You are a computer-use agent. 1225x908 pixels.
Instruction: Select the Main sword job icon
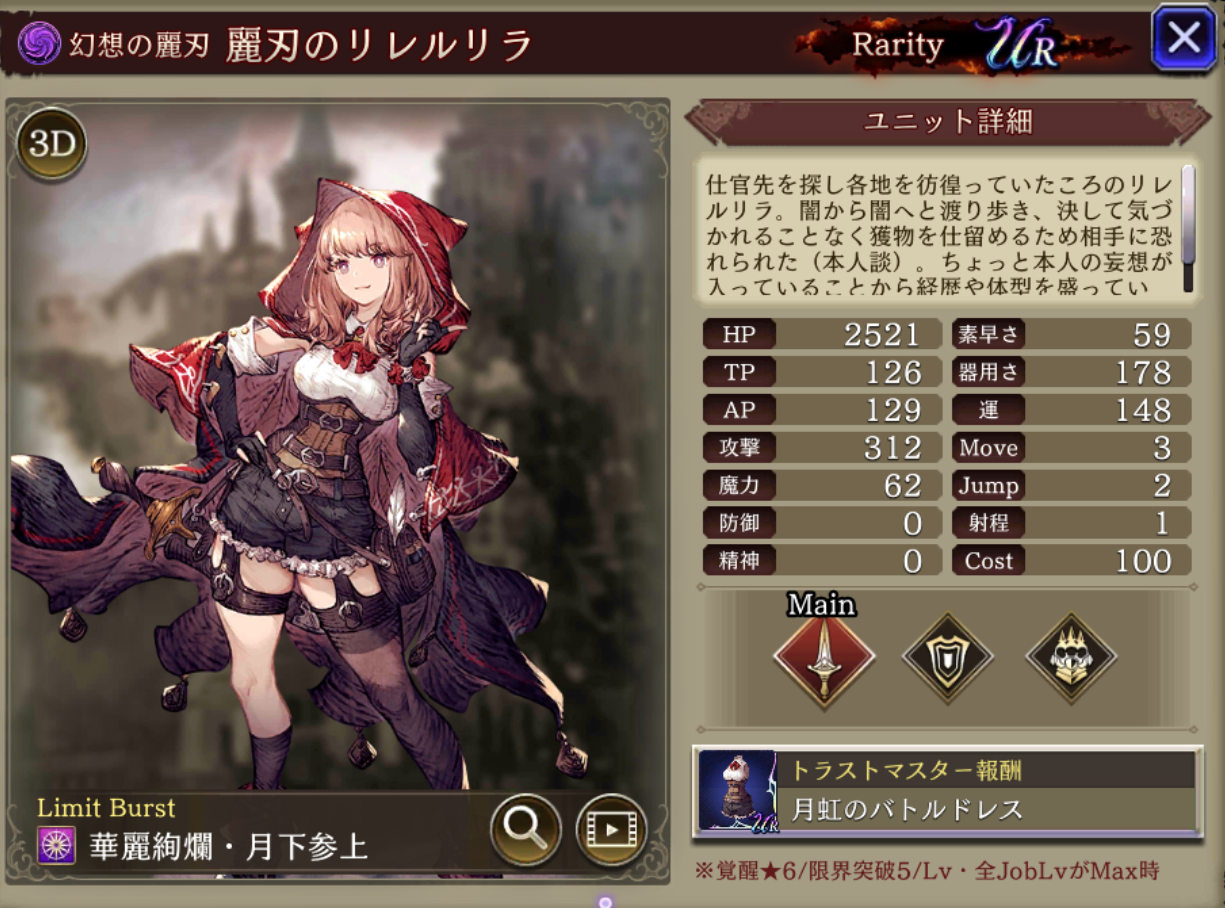click(824, 658)
